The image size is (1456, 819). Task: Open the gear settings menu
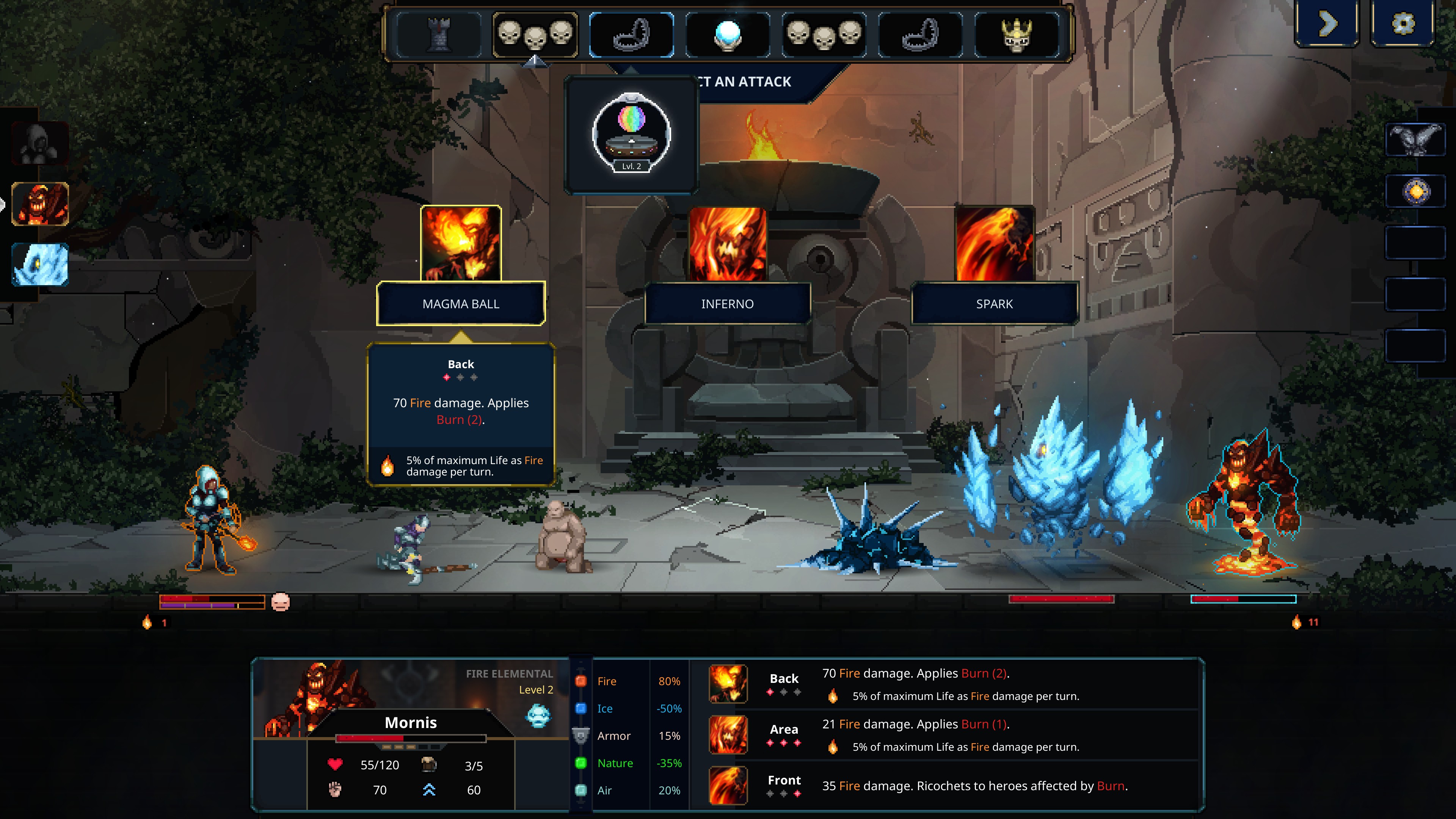click(1403, 24)
